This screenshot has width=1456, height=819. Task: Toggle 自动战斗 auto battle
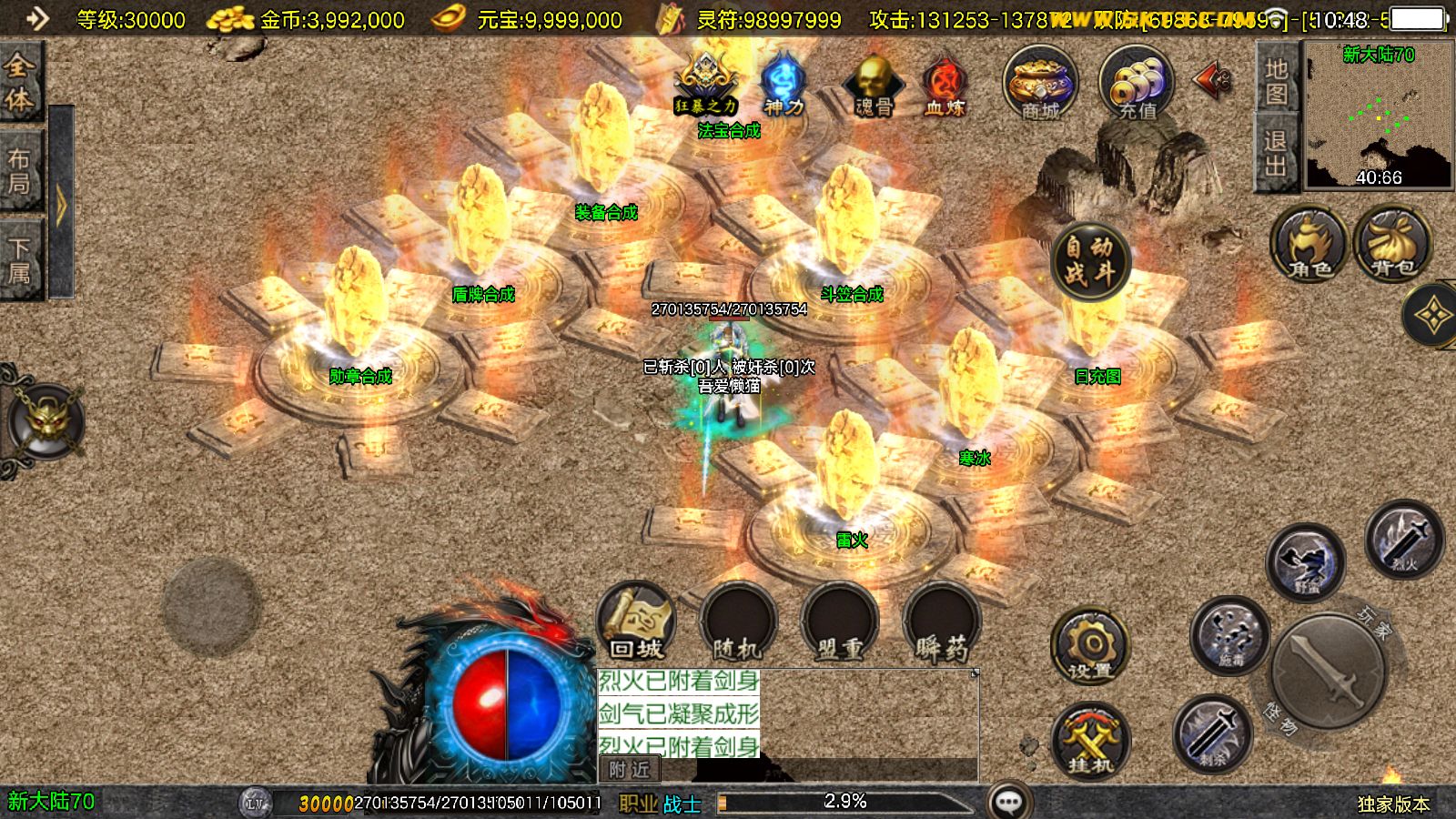[x=1089, y=260]
